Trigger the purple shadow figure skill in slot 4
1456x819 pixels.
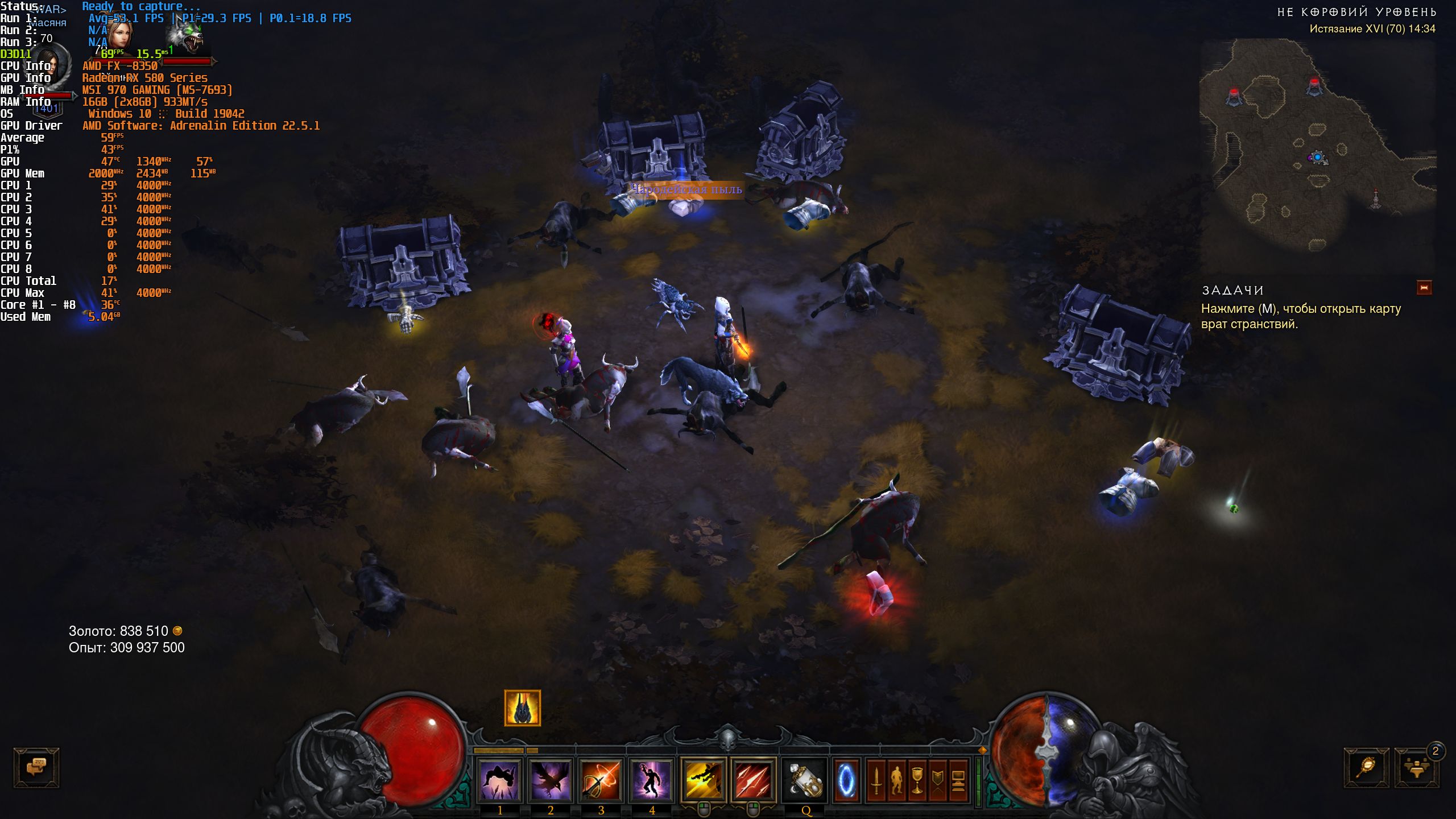click(651, 781)
